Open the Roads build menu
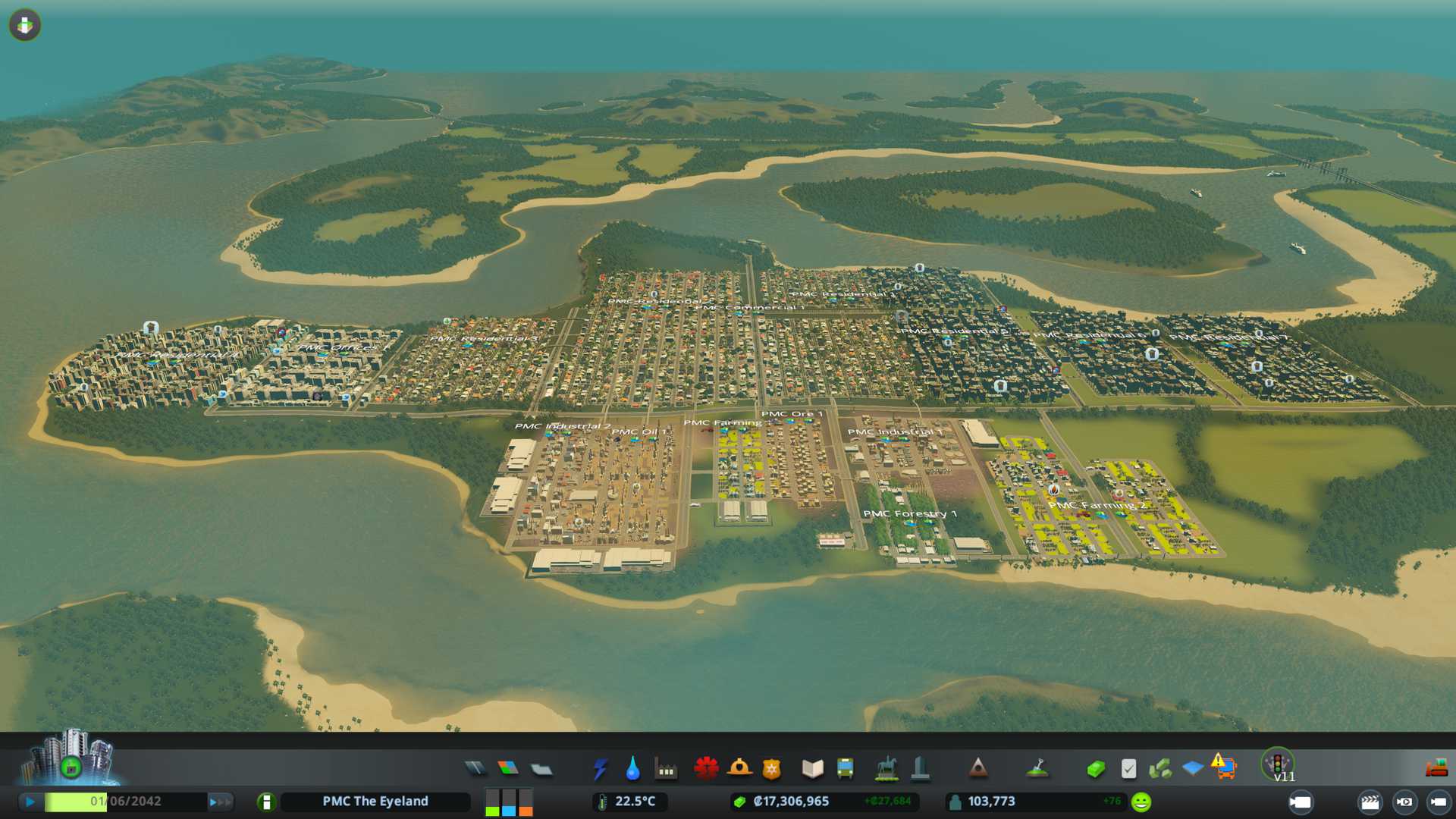Image resolution: width=1456 pixels, height=819 pixels. point(475,769)
